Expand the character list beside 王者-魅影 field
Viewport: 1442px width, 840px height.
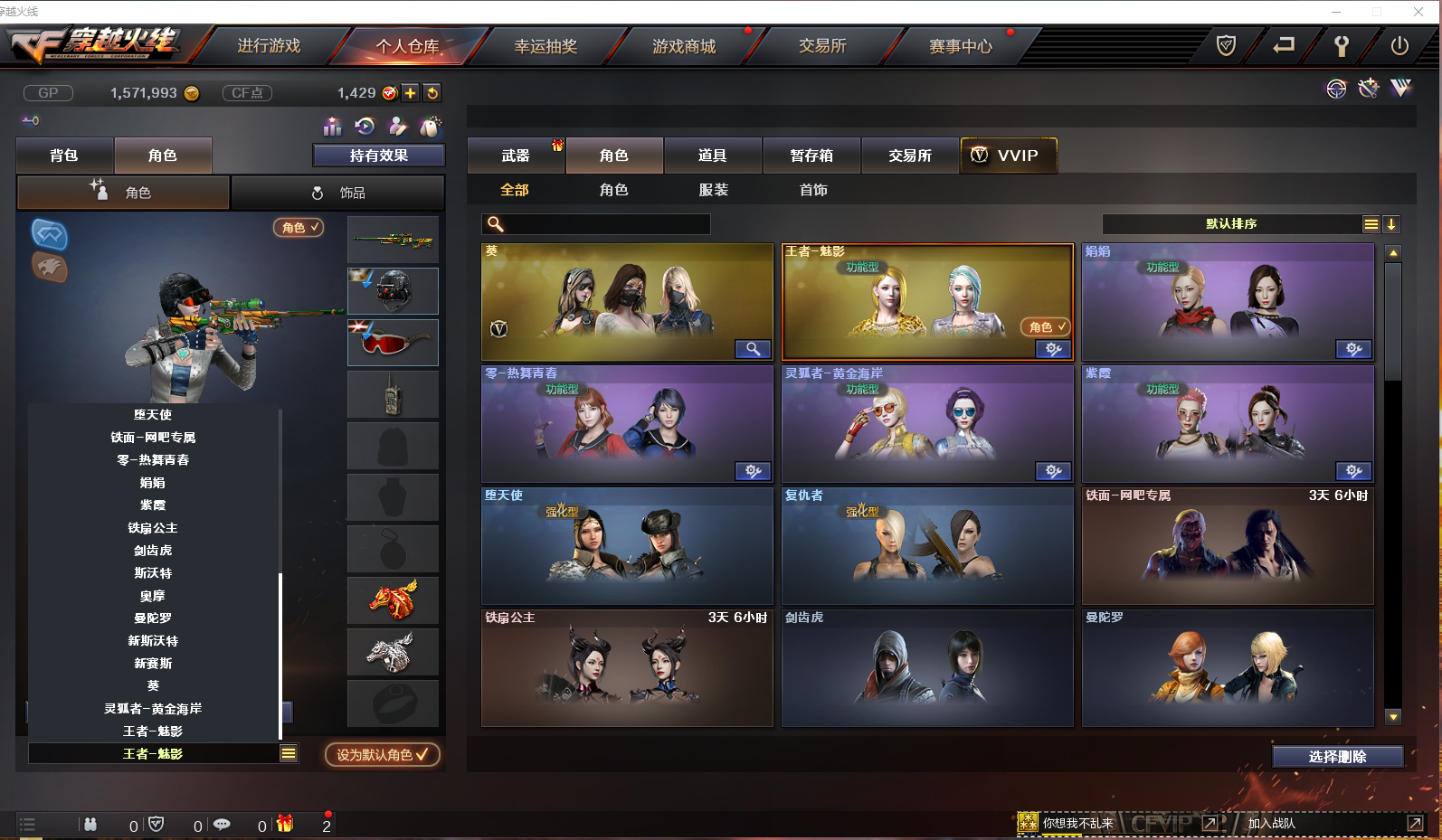pyautogui.click(x=289, y=753)
